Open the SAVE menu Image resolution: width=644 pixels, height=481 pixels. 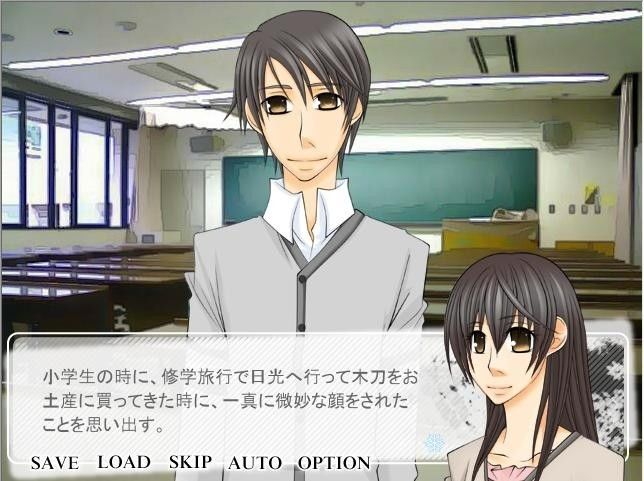coord(54,463)
